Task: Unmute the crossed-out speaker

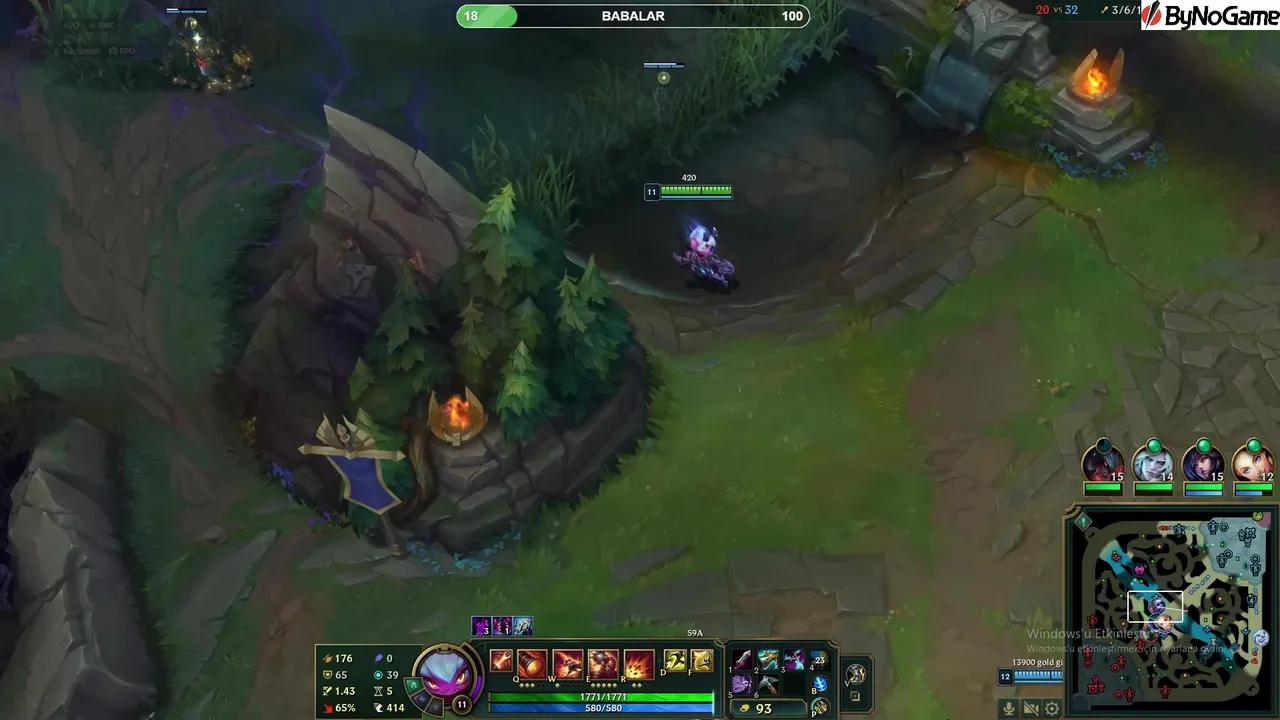Action: pyautogui.click(x=1032, y=707)
